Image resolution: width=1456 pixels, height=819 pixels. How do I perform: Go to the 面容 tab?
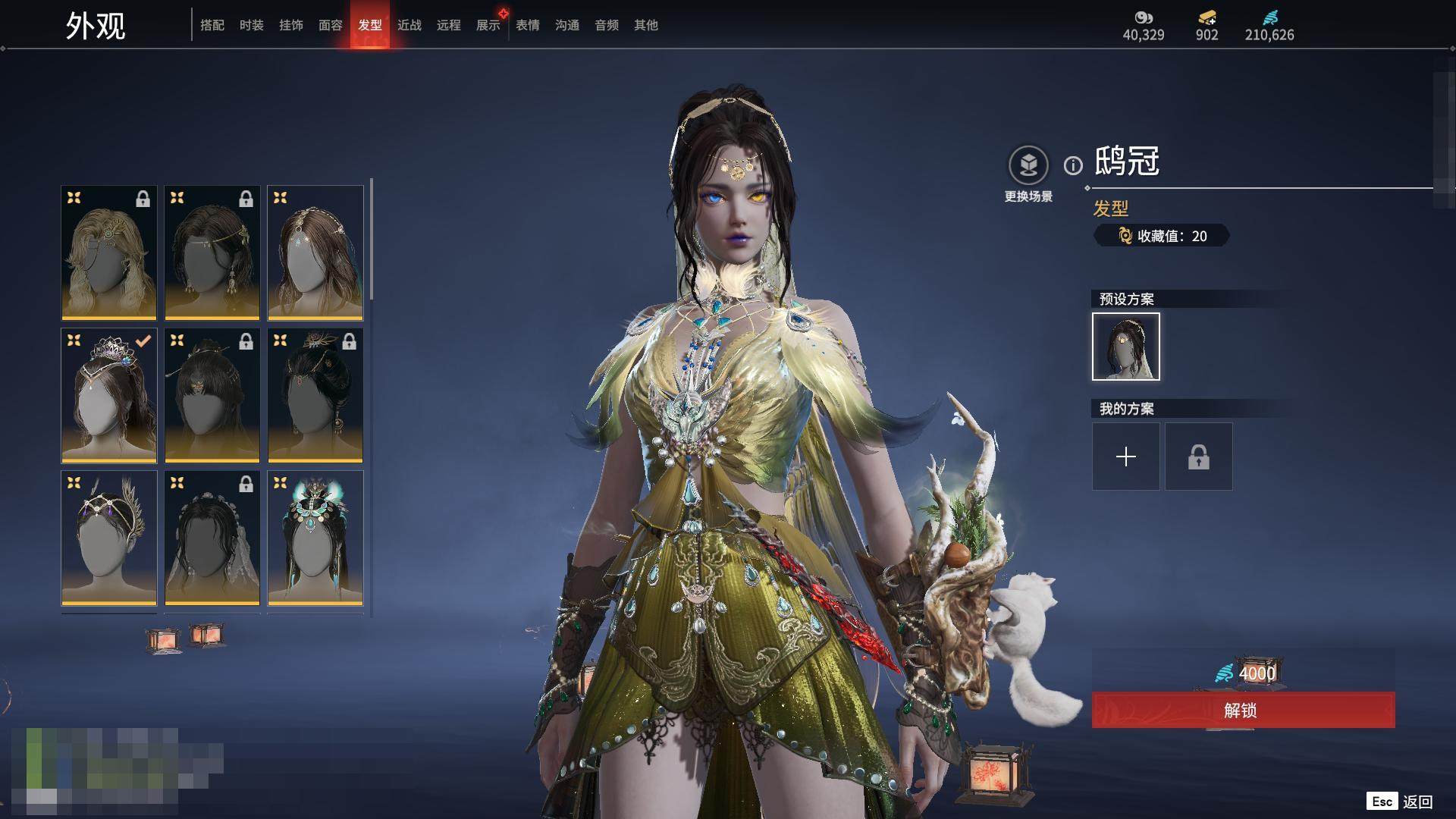tap(331, 26)
